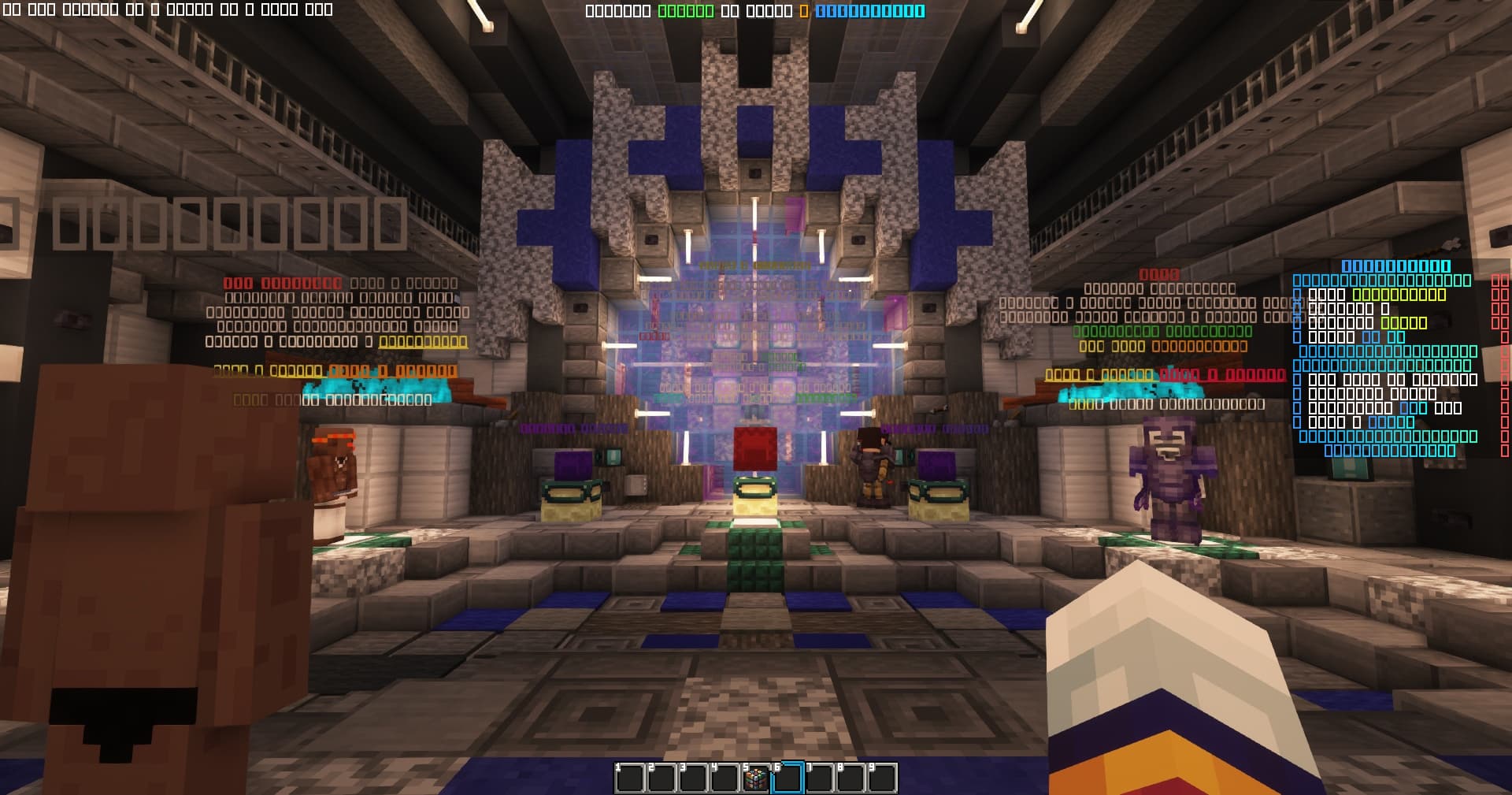Click the highlighted hotbar slot 6
Viewport: 1512px width, 795px height.
pos(787,778)
